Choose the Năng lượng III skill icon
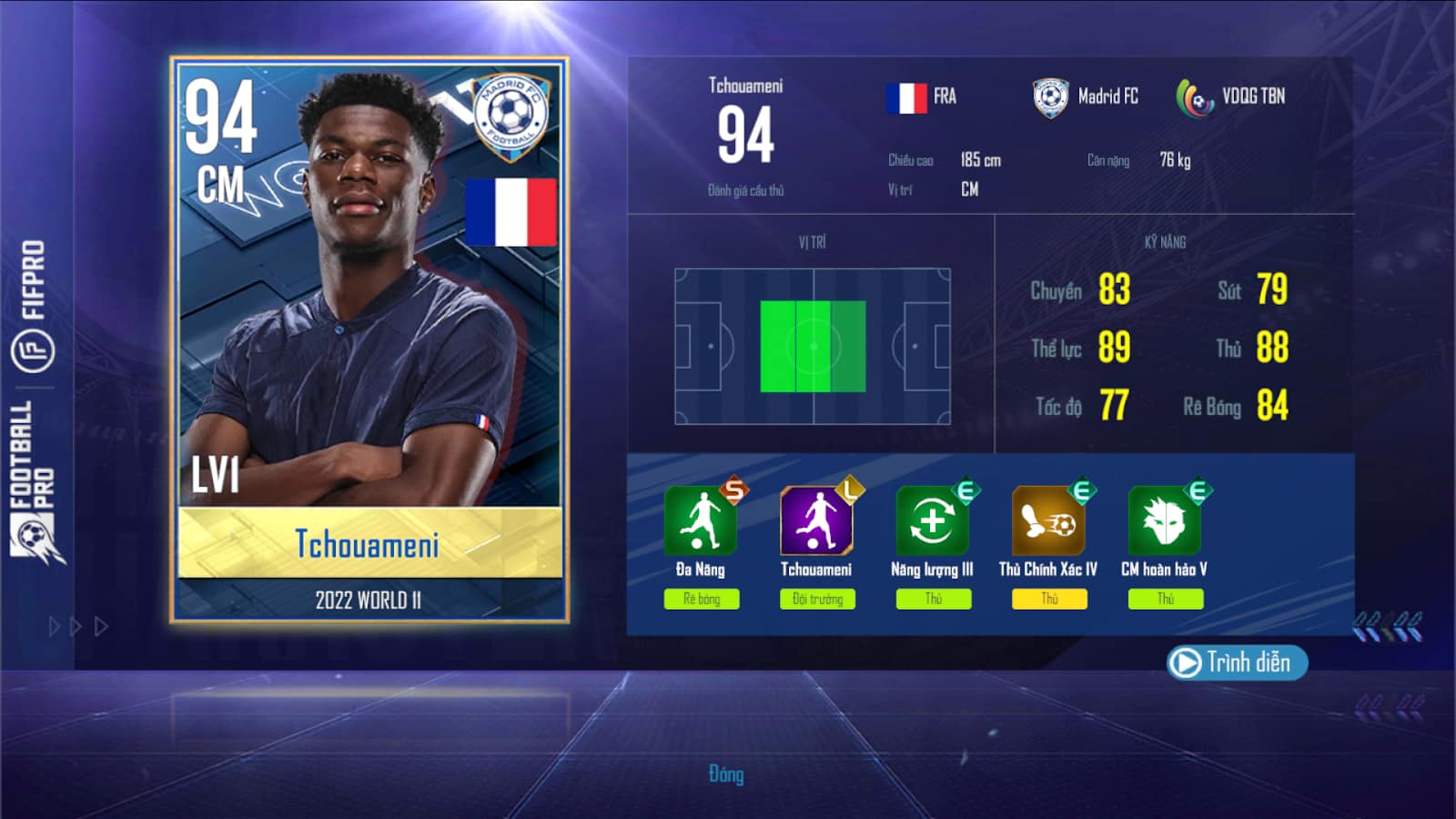The image size is (1456, 819). pos(932,521)
